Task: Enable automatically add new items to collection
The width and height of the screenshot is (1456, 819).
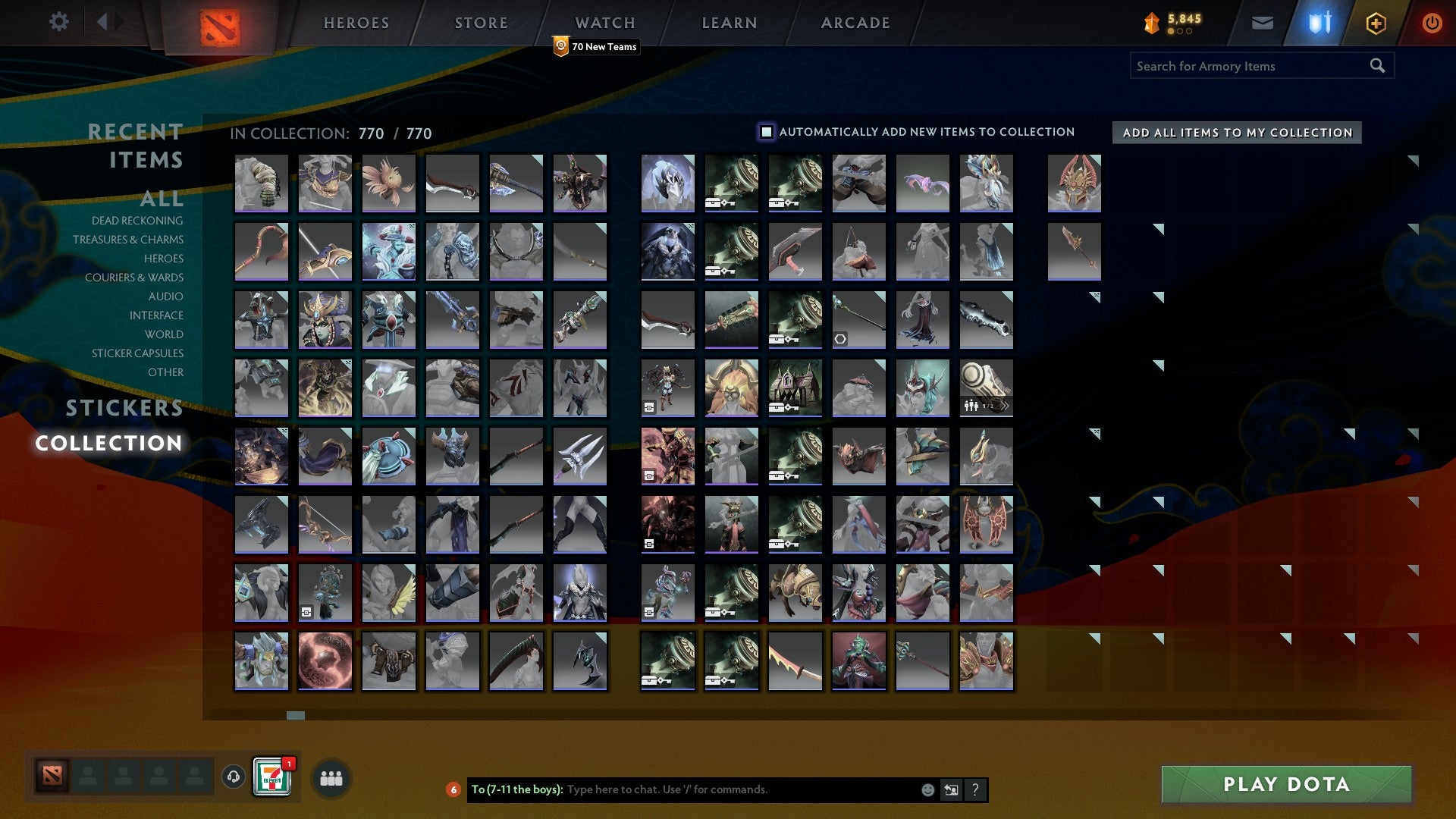Action: 765,131
